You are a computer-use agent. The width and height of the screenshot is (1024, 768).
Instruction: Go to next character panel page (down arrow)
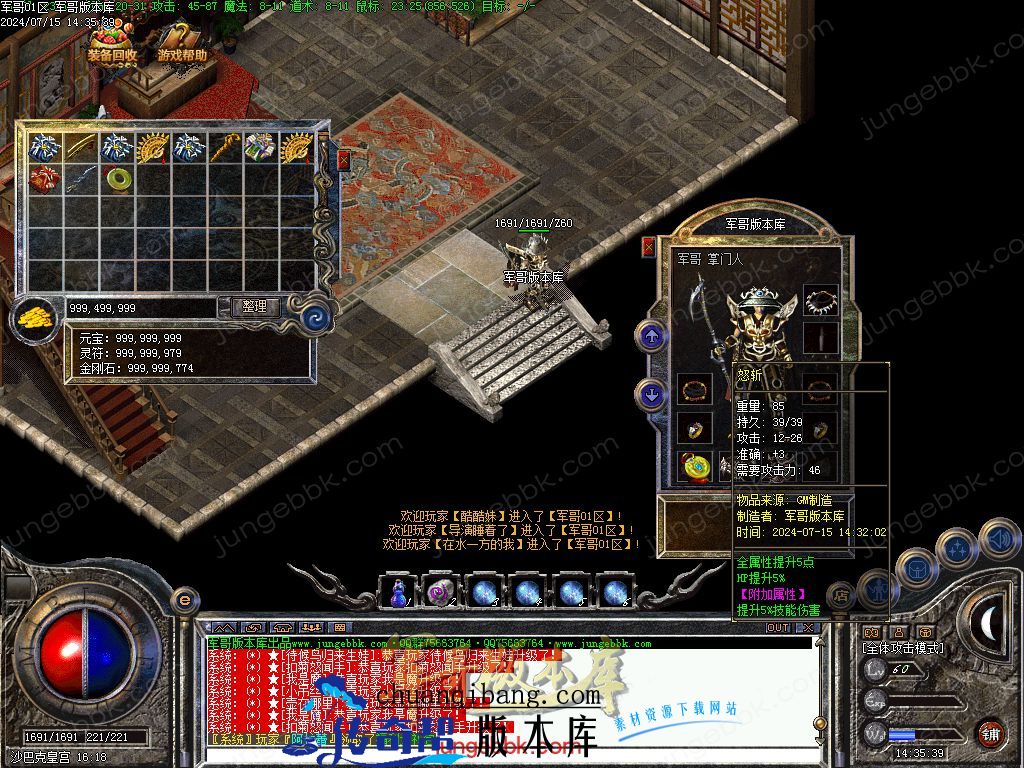[x=652, y=395]
